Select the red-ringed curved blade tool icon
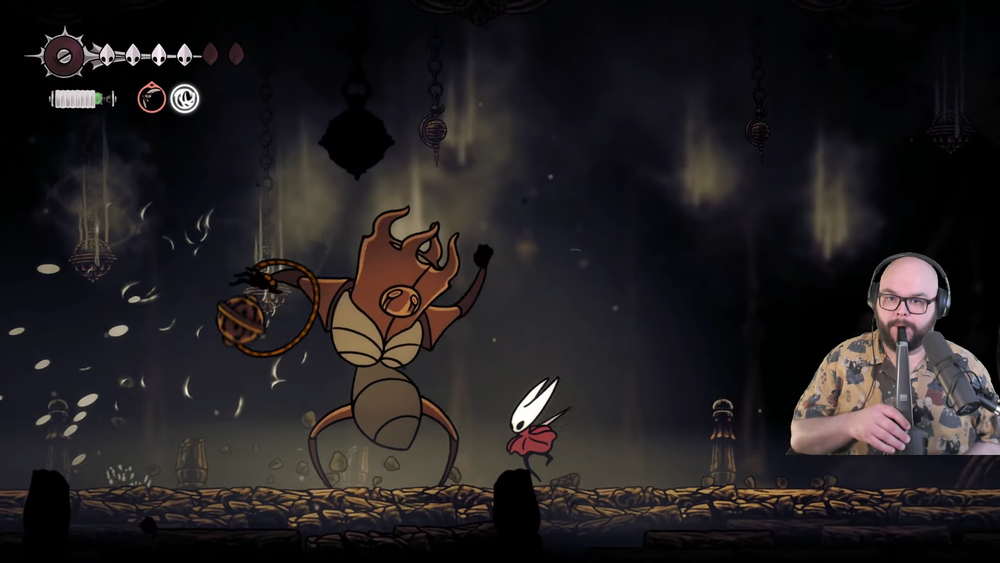1000x563 pixels. (x=151, y=98)
